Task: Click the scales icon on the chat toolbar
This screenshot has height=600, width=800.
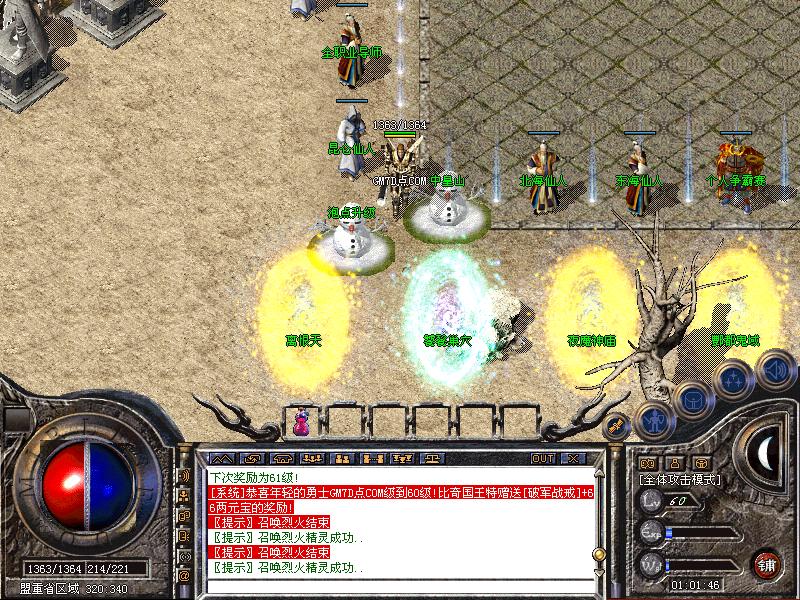Action: (x=434, y=458)
